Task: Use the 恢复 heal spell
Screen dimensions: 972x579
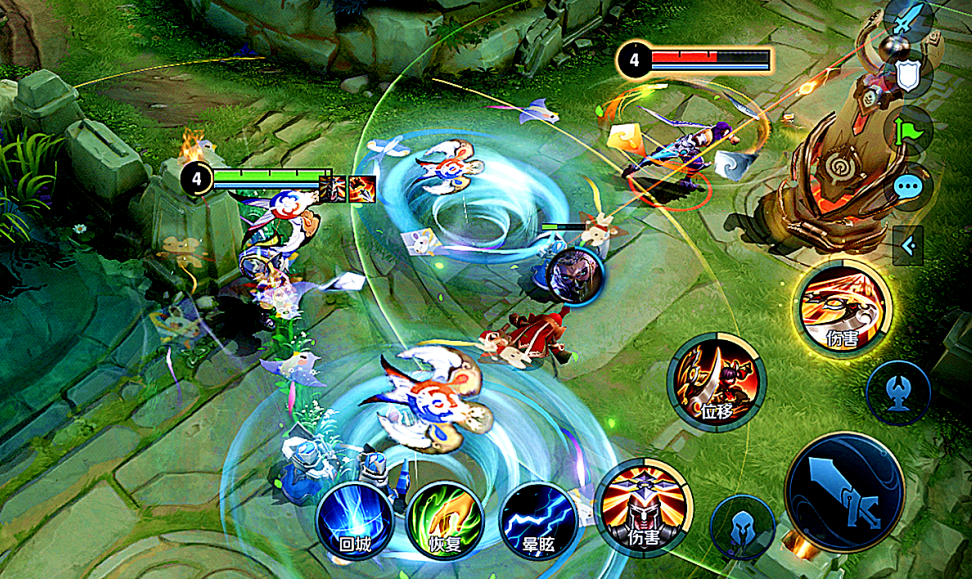Action: pos(446,521)
